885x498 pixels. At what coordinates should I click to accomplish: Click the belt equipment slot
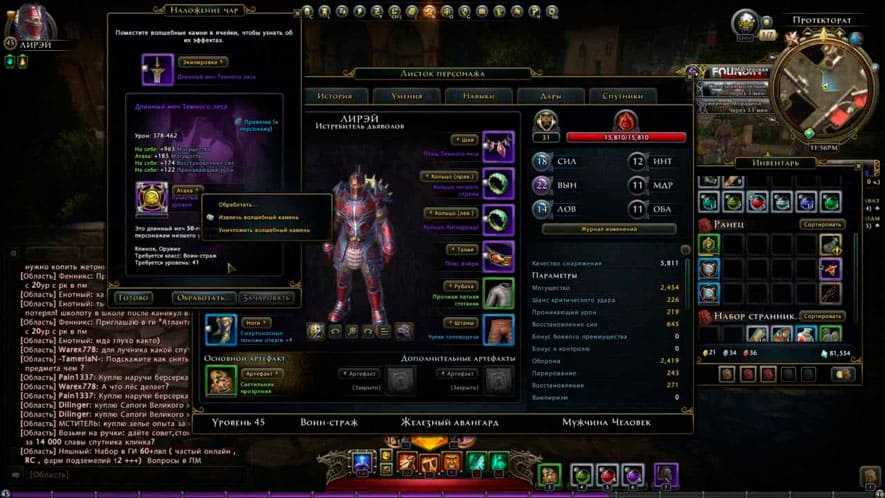[x=498, y=253]
